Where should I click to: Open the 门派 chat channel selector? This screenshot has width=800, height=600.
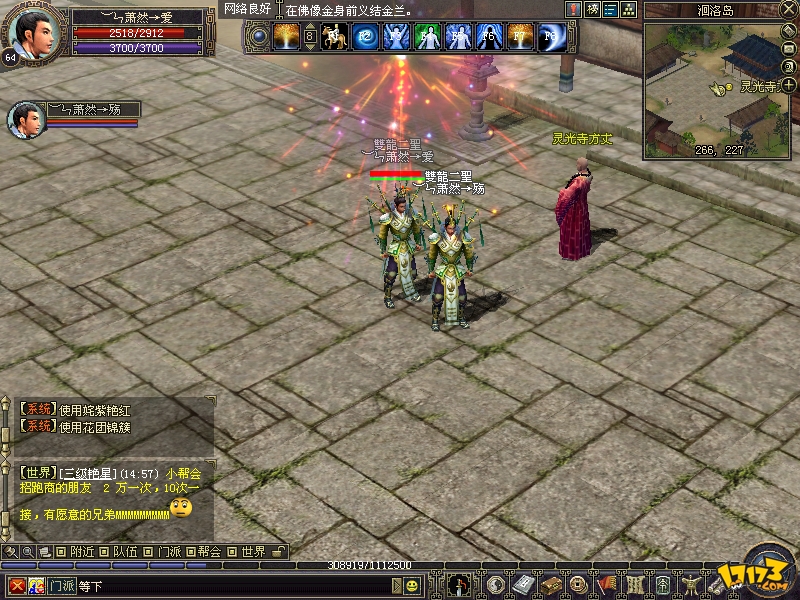click(62, 585)
